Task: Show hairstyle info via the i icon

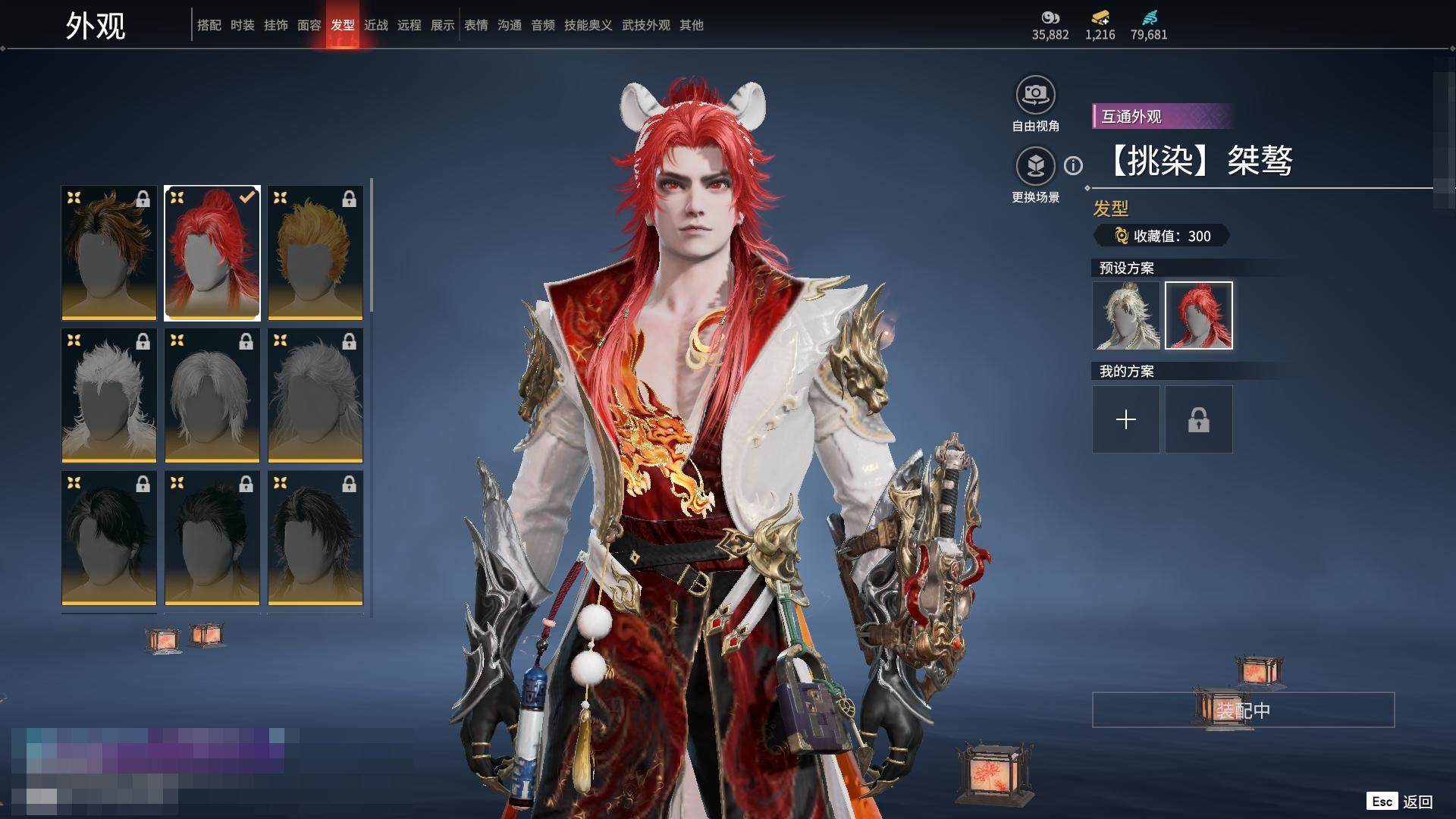Action: (x=1073, y=165)
